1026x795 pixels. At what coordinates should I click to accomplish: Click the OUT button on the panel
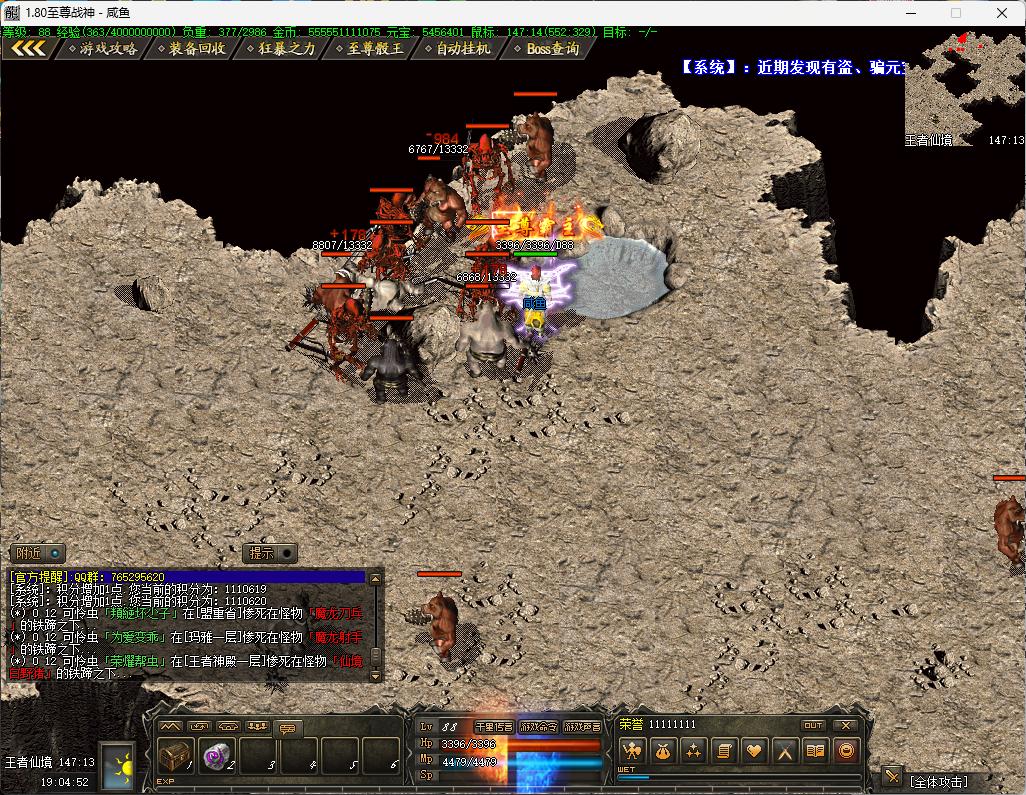813,725
